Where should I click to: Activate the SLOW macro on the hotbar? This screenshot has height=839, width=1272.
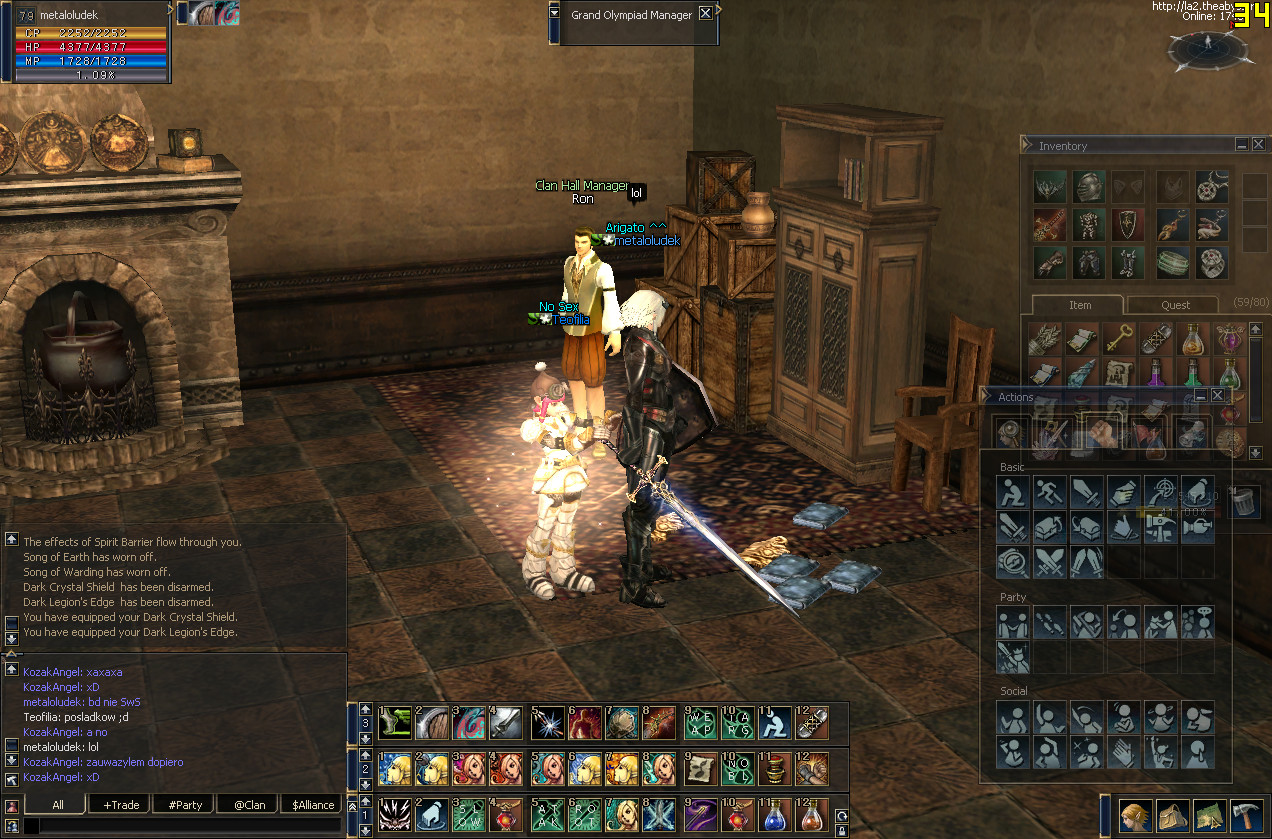tap(469, 814)
